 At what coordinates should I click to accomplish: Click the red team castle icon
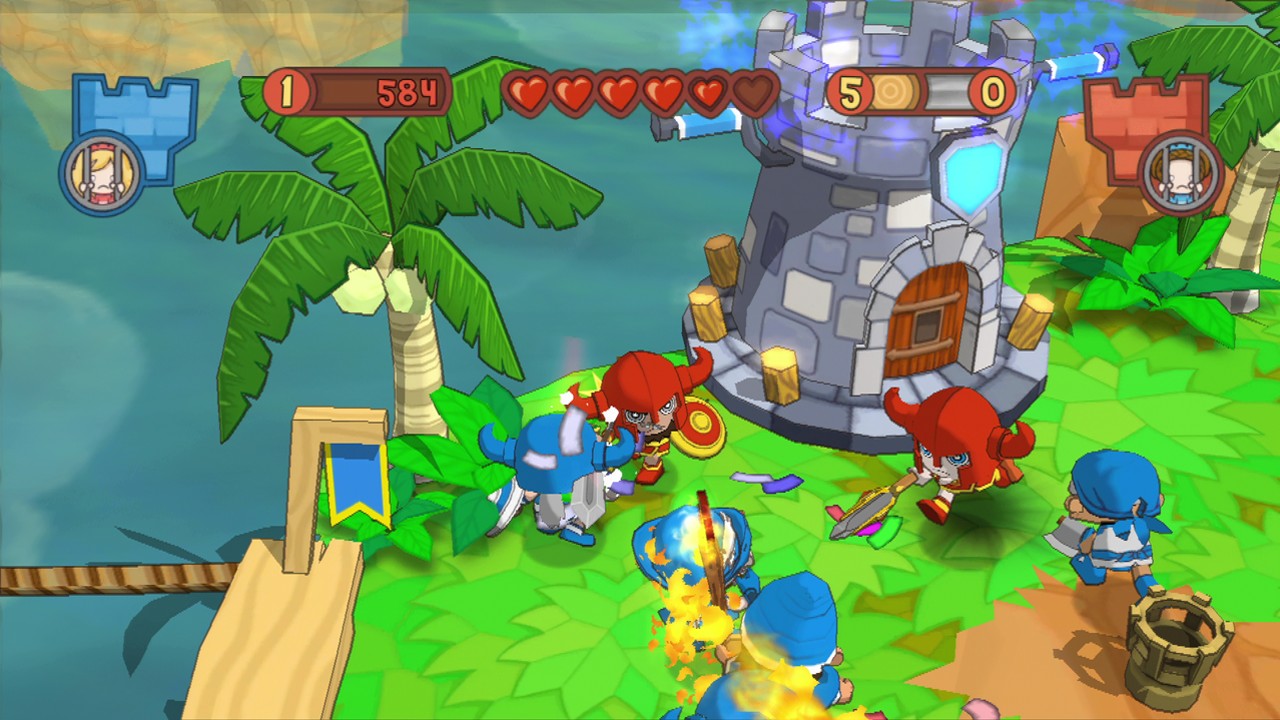tap(1135, 112)
